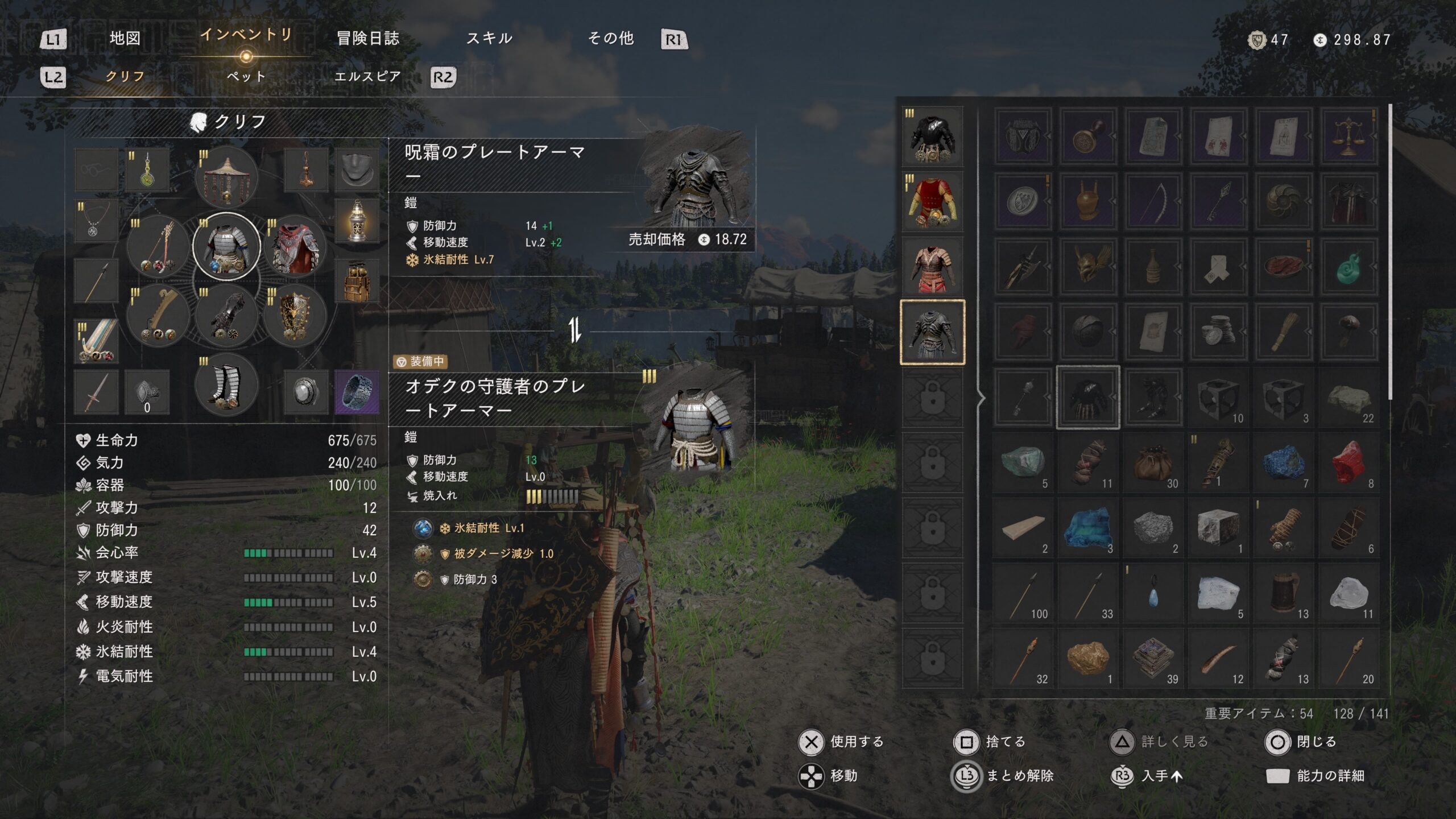The image size is (1456, 819).
Task: Choose the red and gold armor in the side list
Action: click(x=933, y=202)
